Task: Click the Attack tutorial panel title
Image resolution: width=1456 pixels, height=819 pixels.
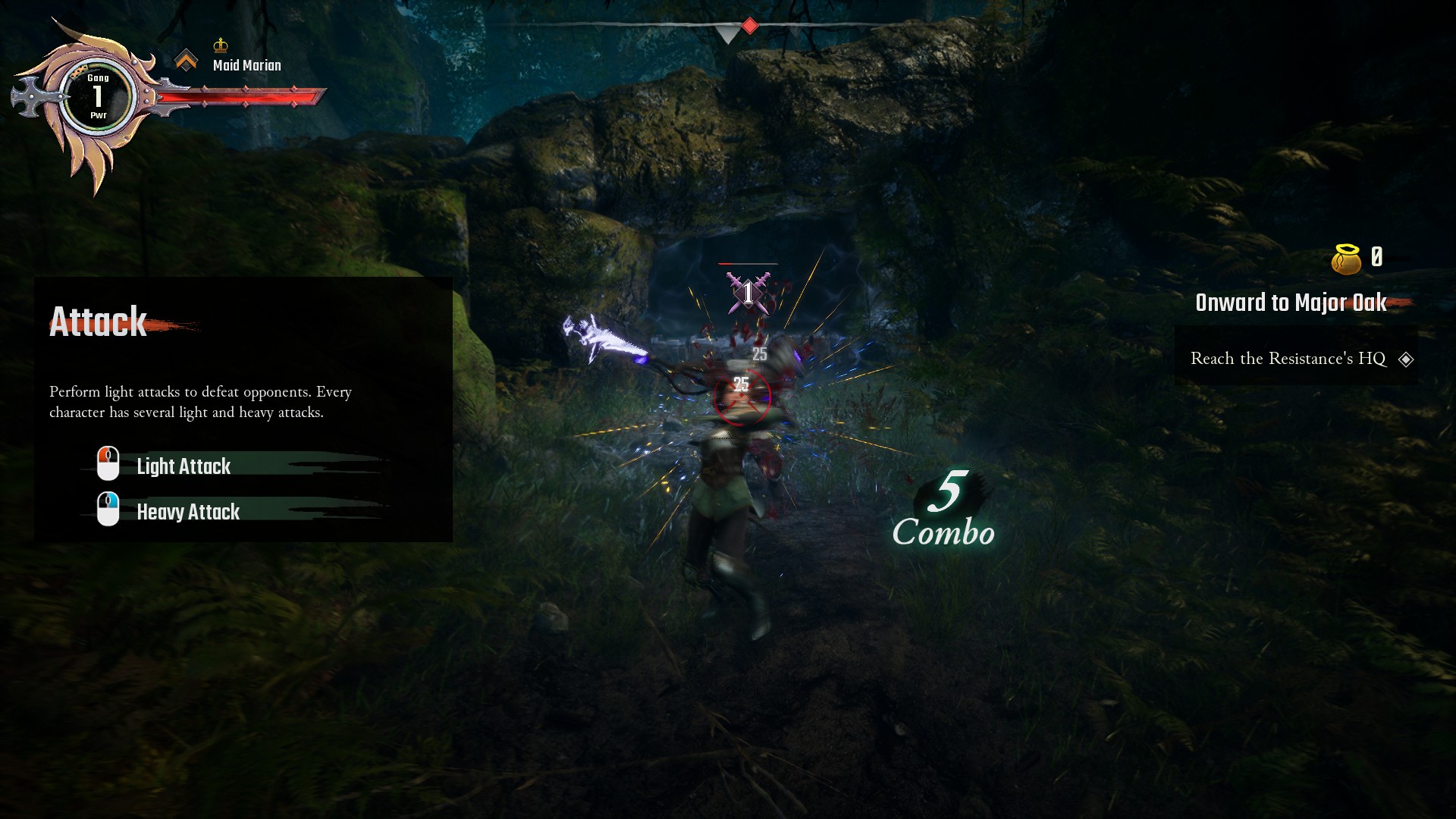Action: click(x=98, y=322)
